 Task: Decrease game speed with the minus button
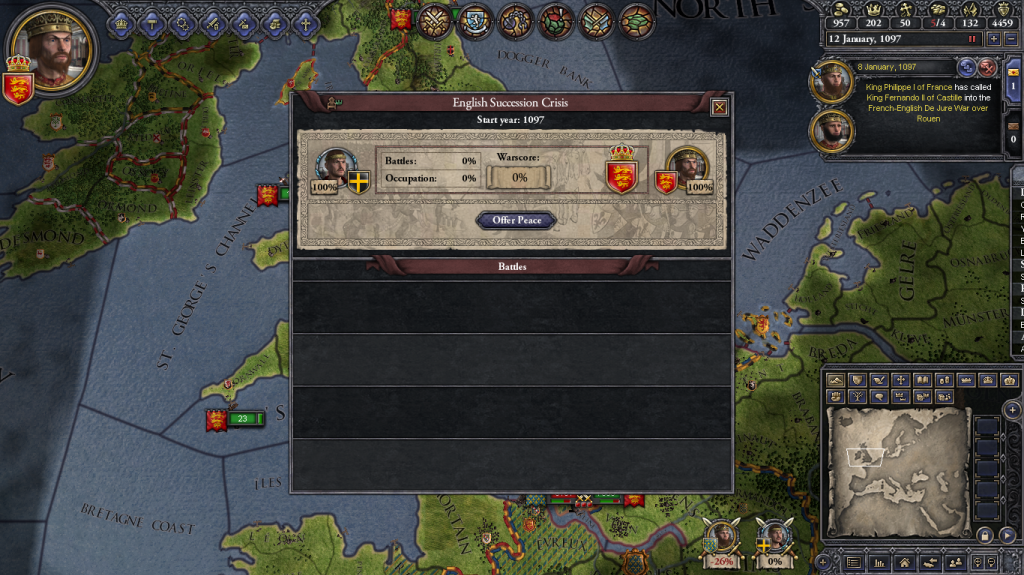pos(1012,39)
